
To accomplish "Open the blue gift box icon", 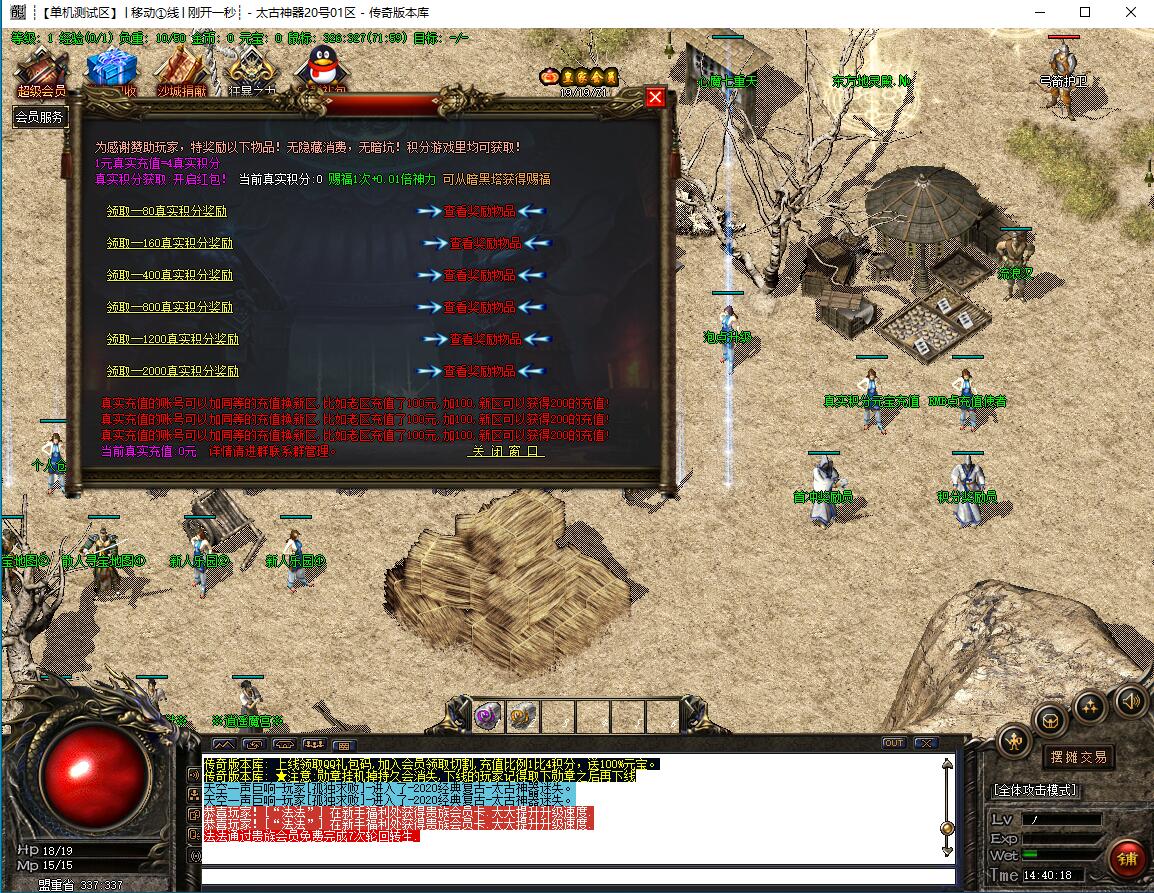I will coord(110,70).
